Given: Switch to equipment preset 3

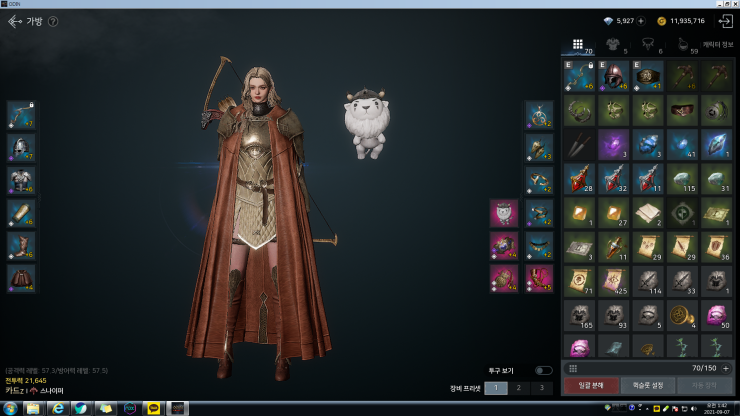Looking at the screenshot, I should coord(541,387).
